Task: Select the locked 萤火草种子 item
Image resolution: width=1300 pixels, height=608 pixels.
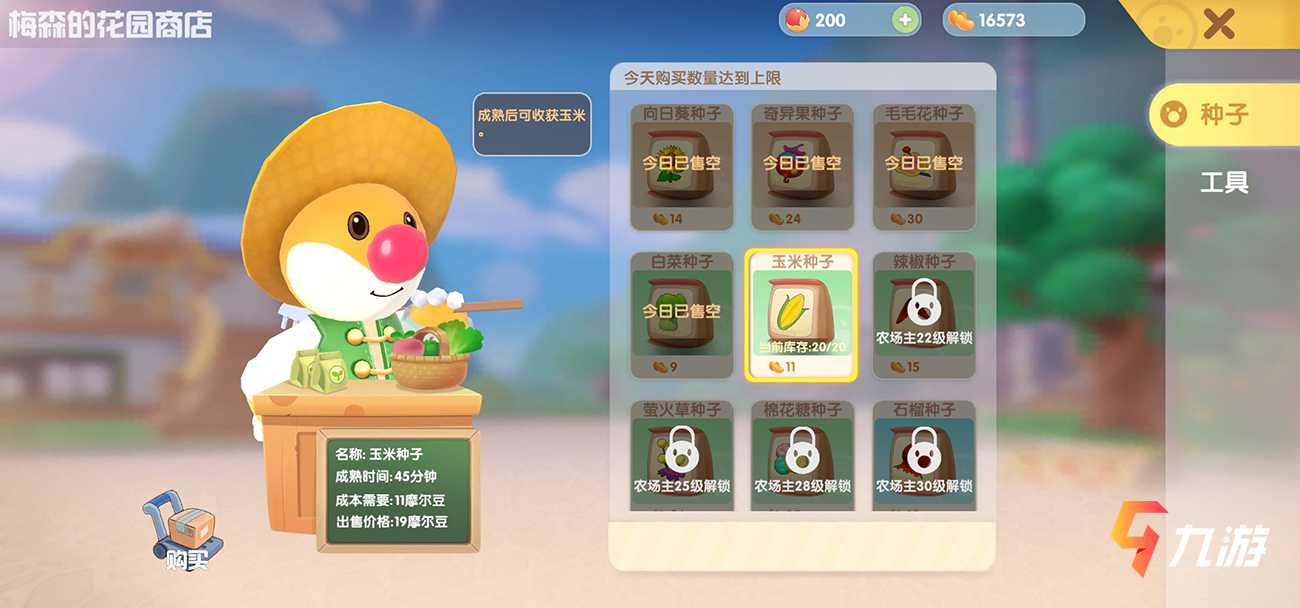Action: 681,456
